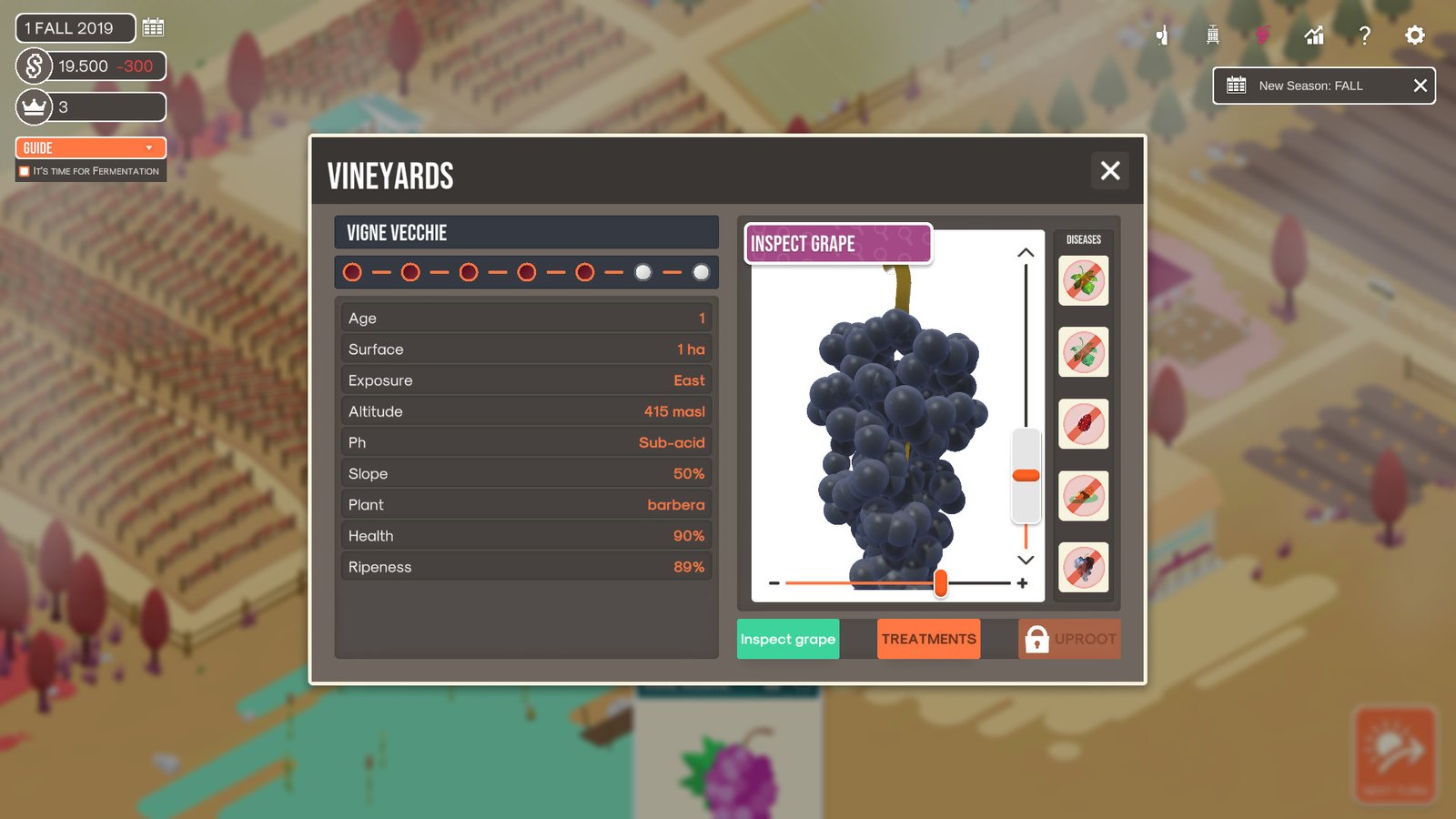Dismiss the New Season: FALL notification
1456x819 pixels.
tap(1420, 86)
